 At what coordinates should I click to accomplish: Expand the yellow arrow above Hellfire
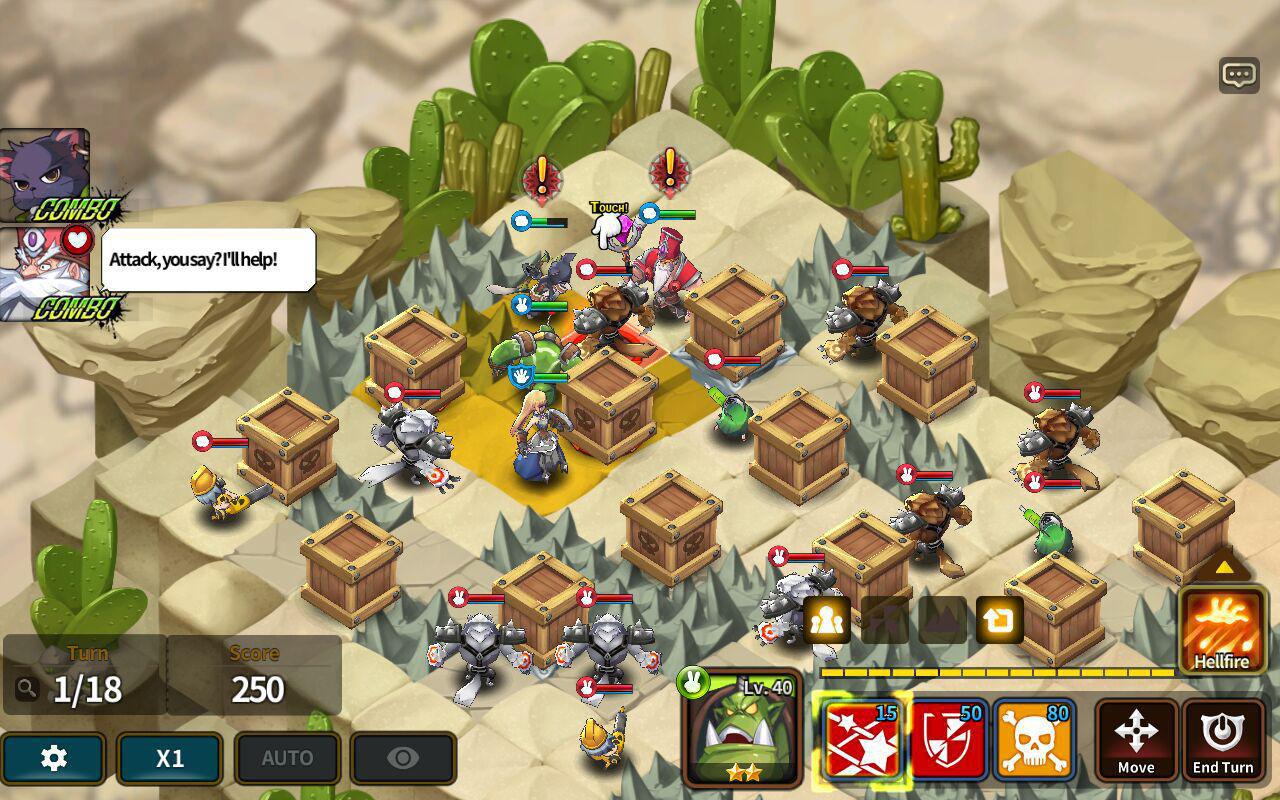coord(1223,567)
